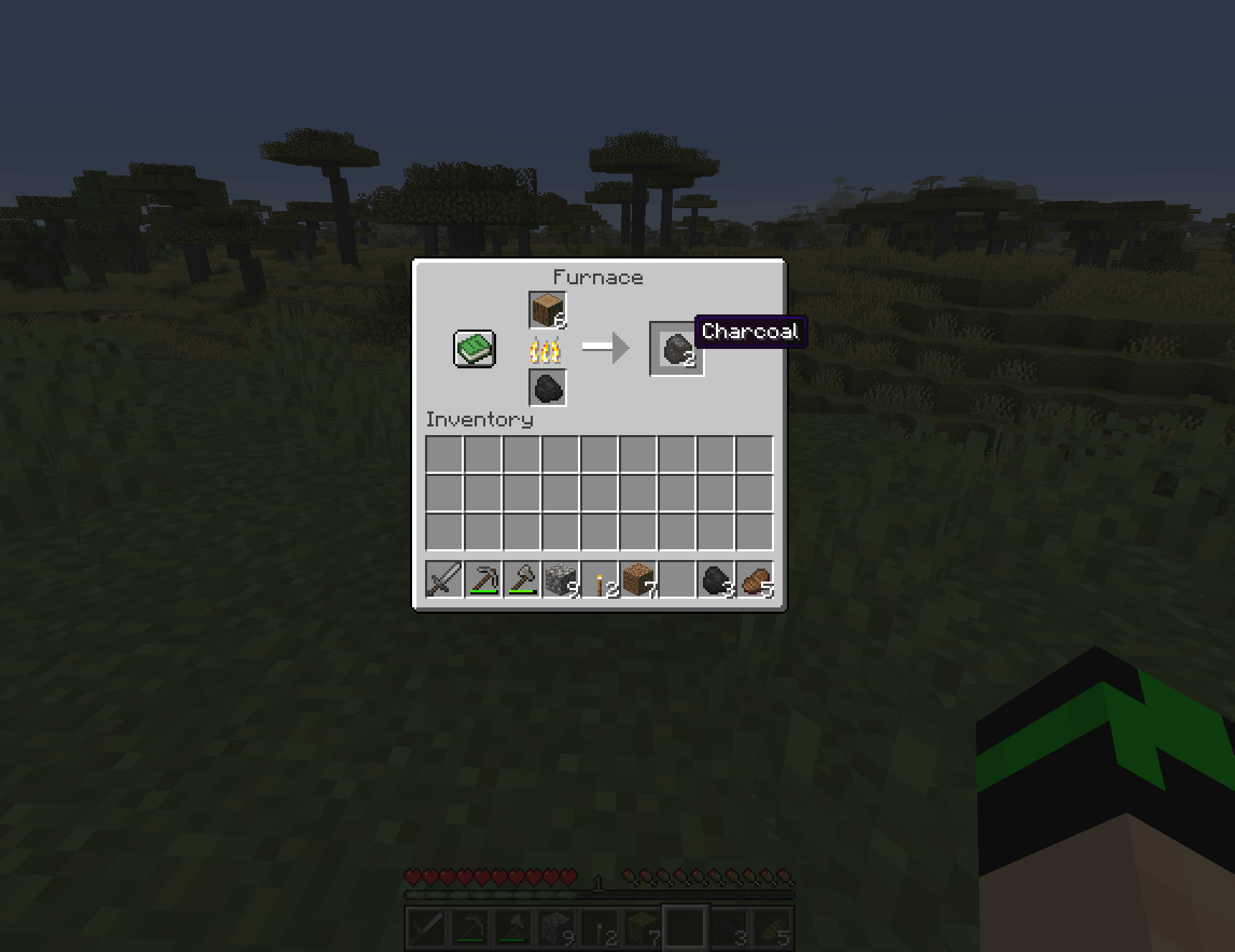1235x952 pixels.
Task: Take the stack of three coal
Action: coord(716,579)
